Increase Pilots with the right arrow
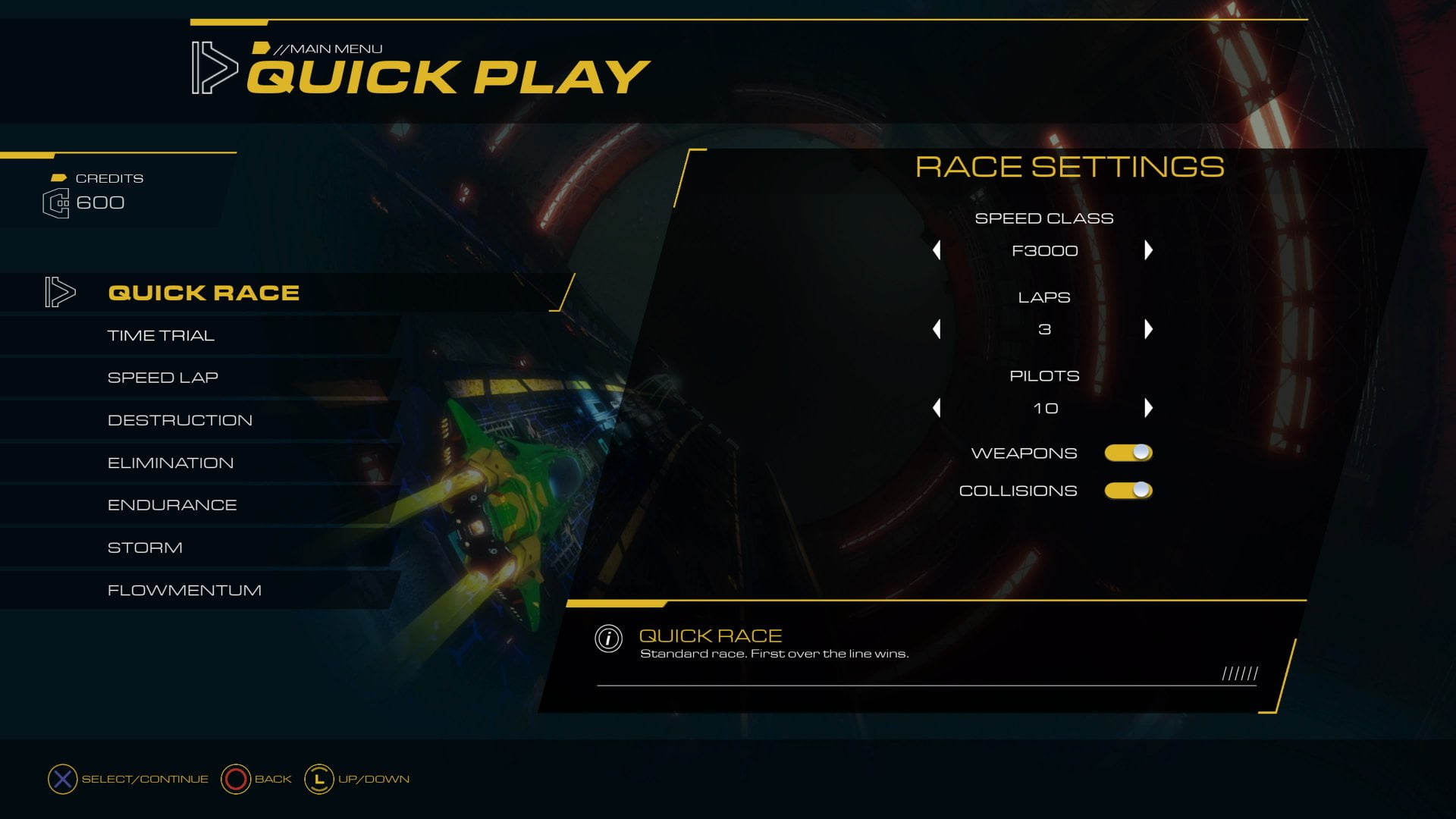The width and height of the screenshot is (1456, 819). (1150, 408)
